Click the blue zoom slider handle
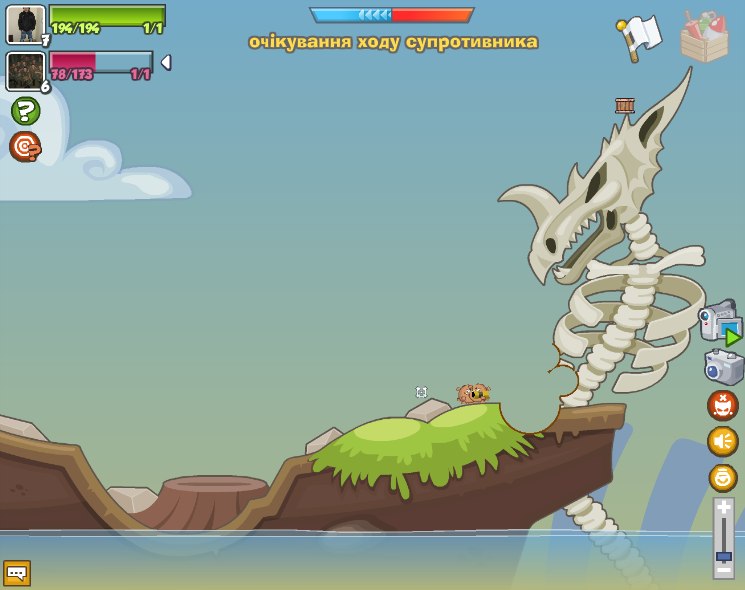The height and width of the screenshot is (590, 745). (723, 555)
